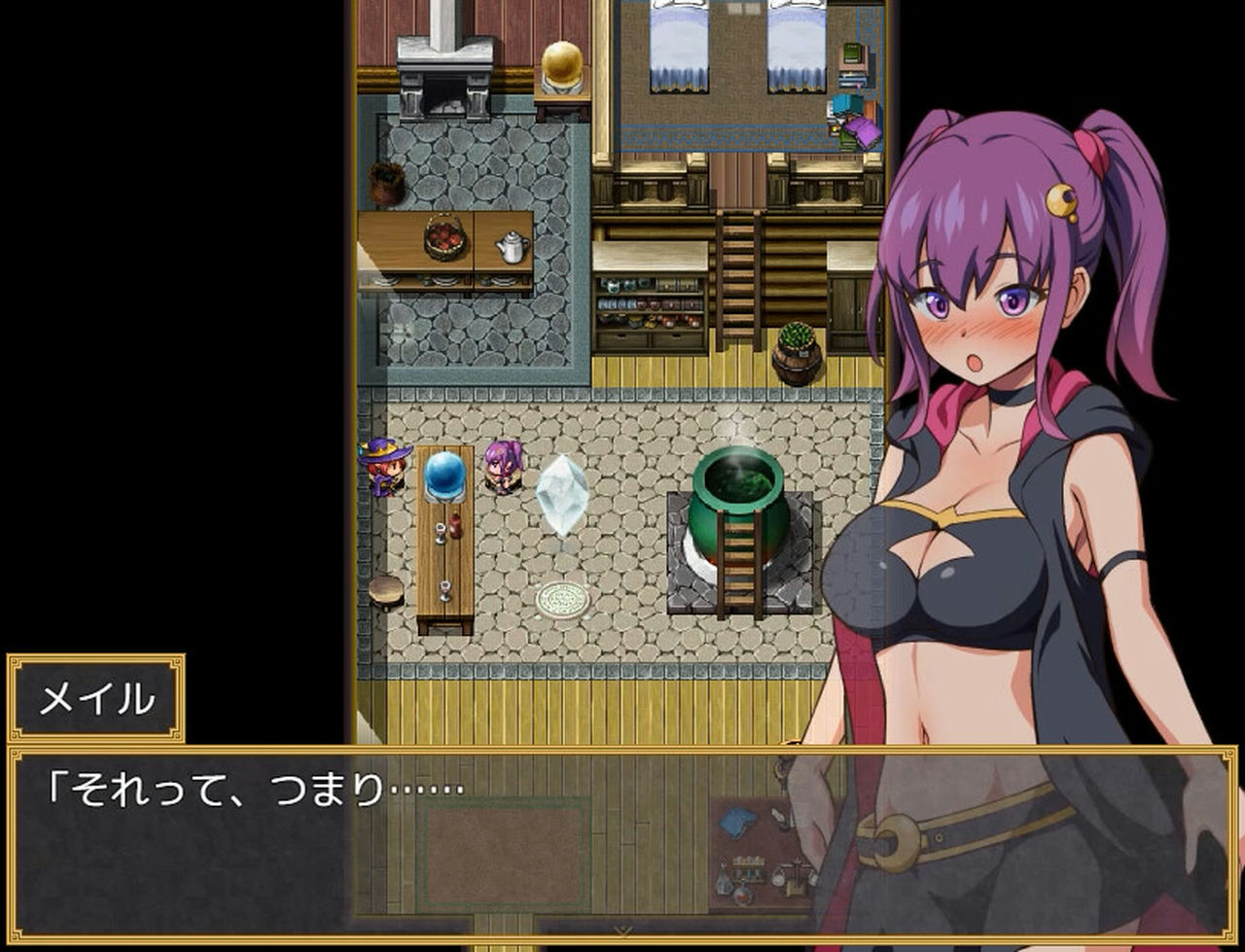Select the blue crystal ball on the table
Screen dimensions: 1245x952
pos(444,474)
